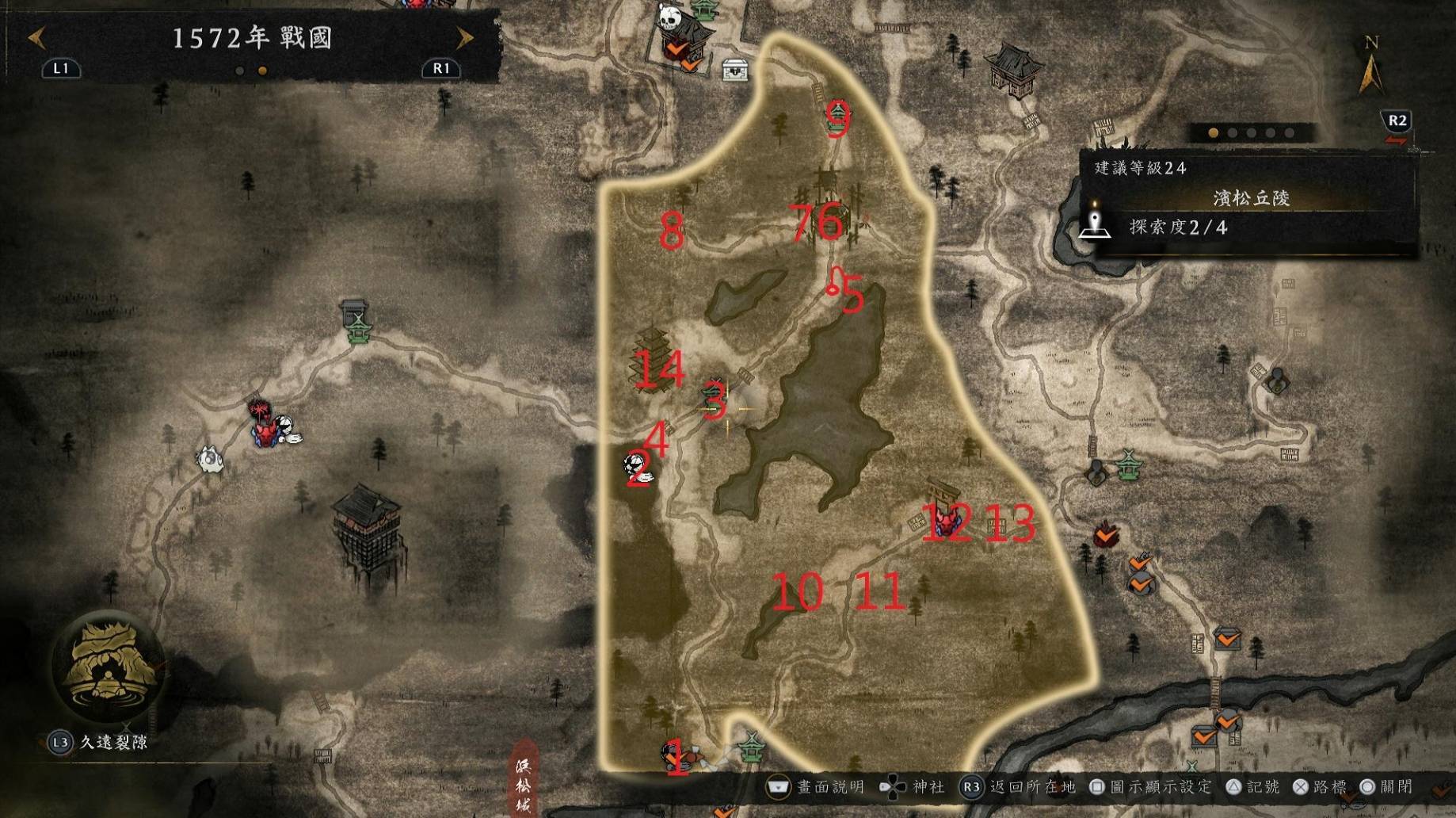Image resolution: width=1456 pixels, height=818 pixels.
Task: Select the red flame marker in the east
Action: (x=1105, y=535)
